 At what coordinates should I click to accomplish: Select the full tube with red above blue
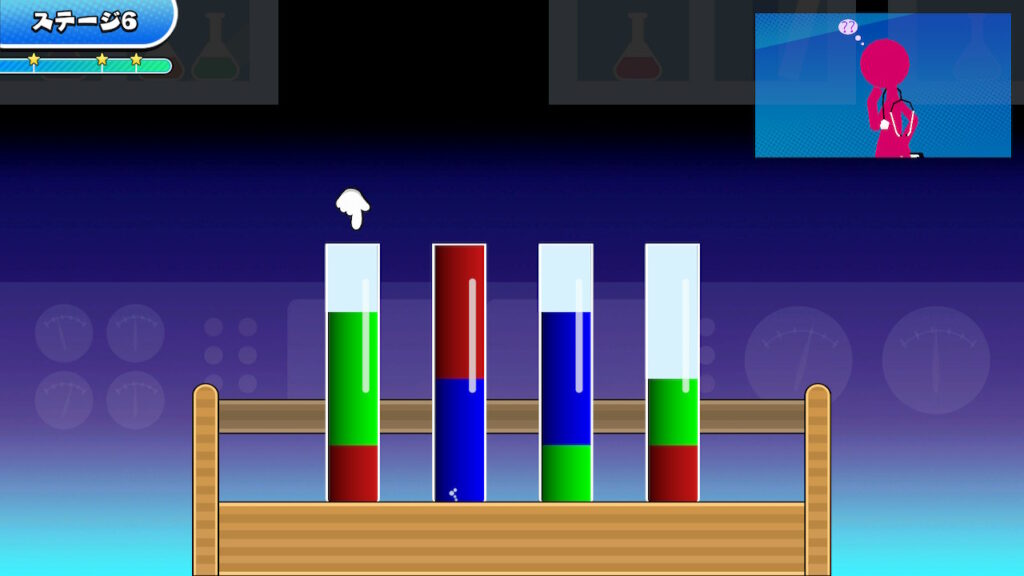(459, 372)
